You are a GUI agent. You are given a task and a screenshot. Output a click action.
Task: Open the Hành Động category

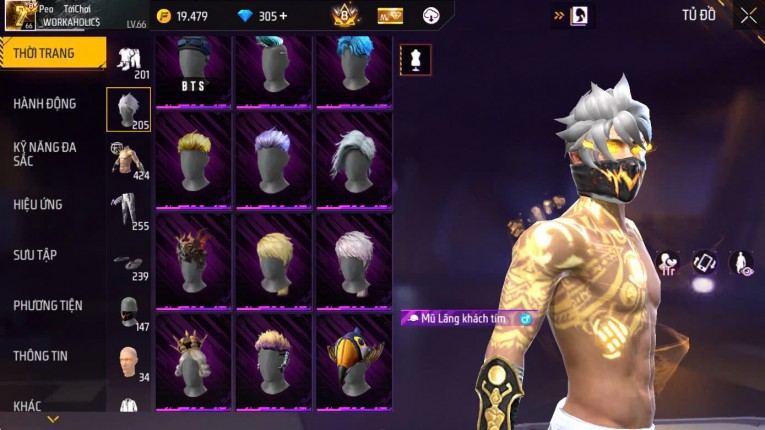click(x=45, y=103)
